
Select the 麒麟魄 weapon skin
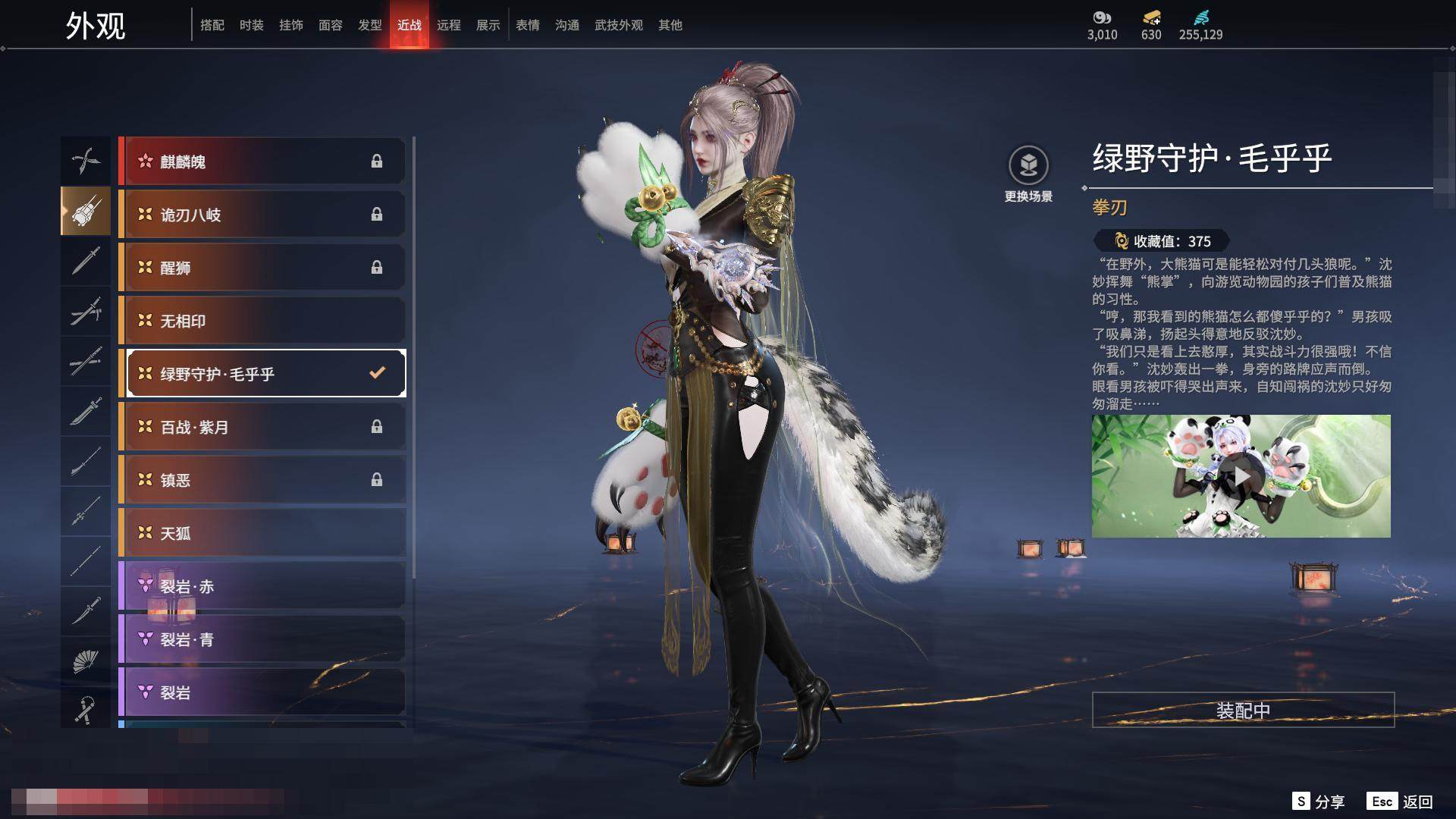(x=262, y=162)
